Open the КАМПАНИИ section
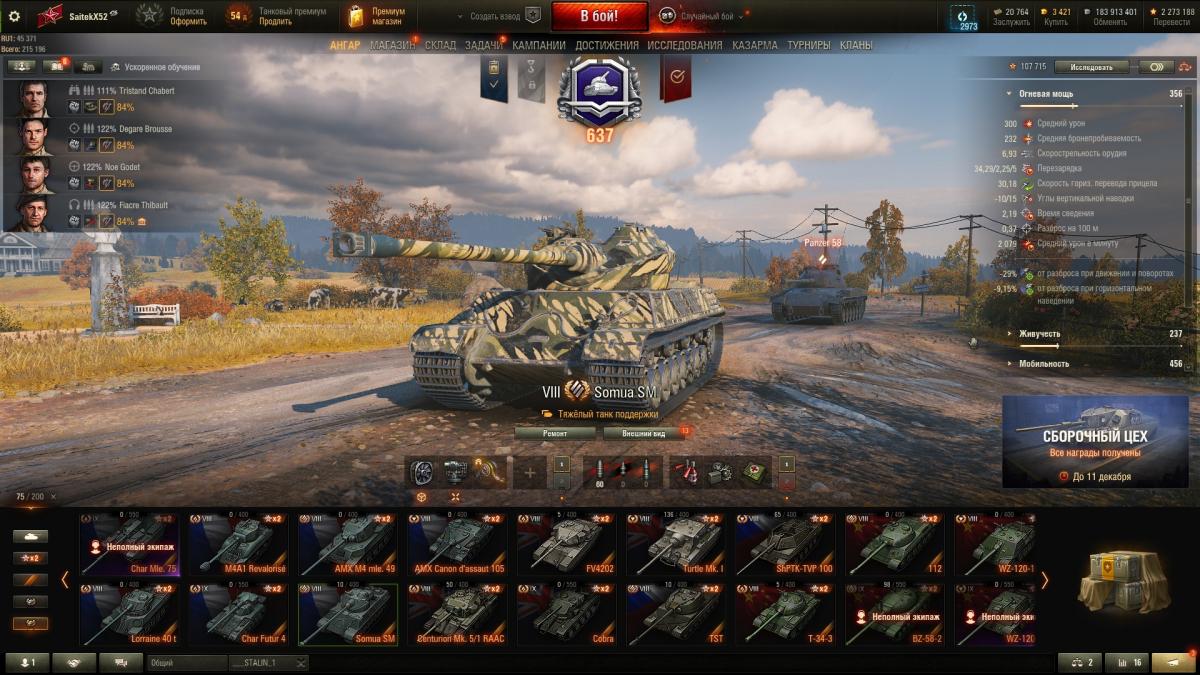This screenshot has width=1200, height=675. (539, 45)
